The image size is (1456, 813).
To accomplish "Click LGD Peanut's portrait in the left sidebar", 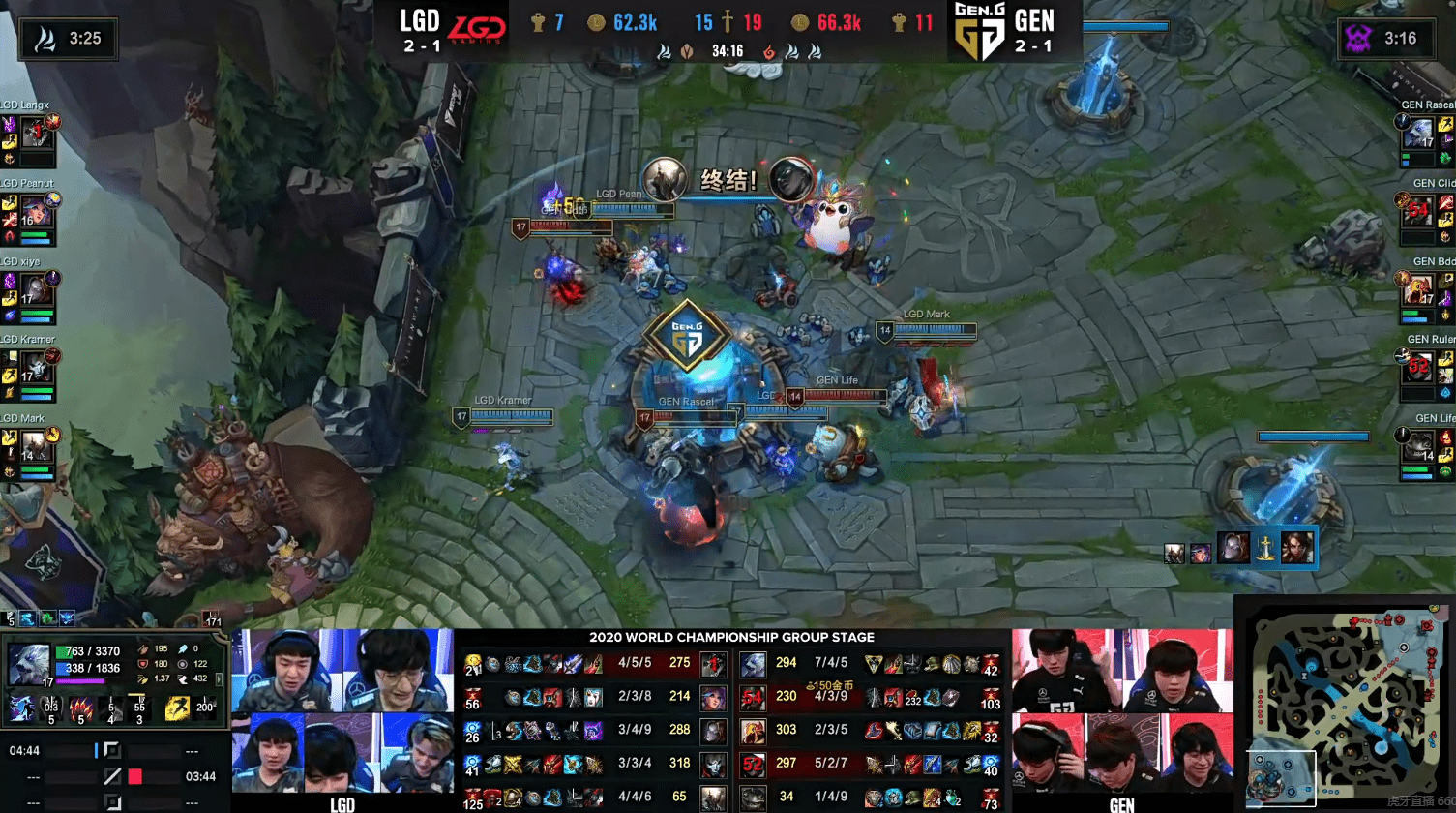I will 36,209.
